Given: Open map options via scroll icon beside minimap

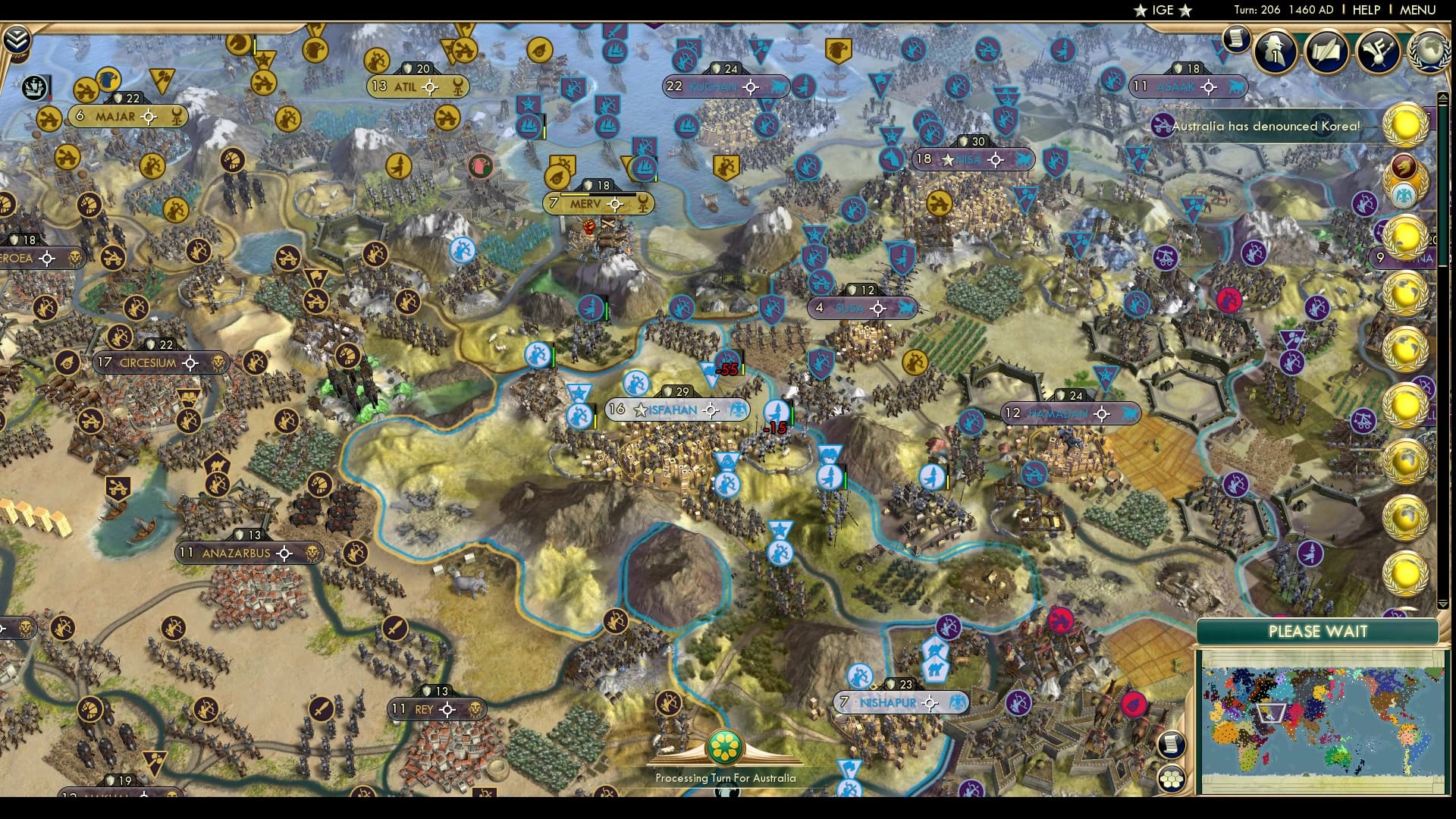Looking at the screenshot, I should (1171, 744).
